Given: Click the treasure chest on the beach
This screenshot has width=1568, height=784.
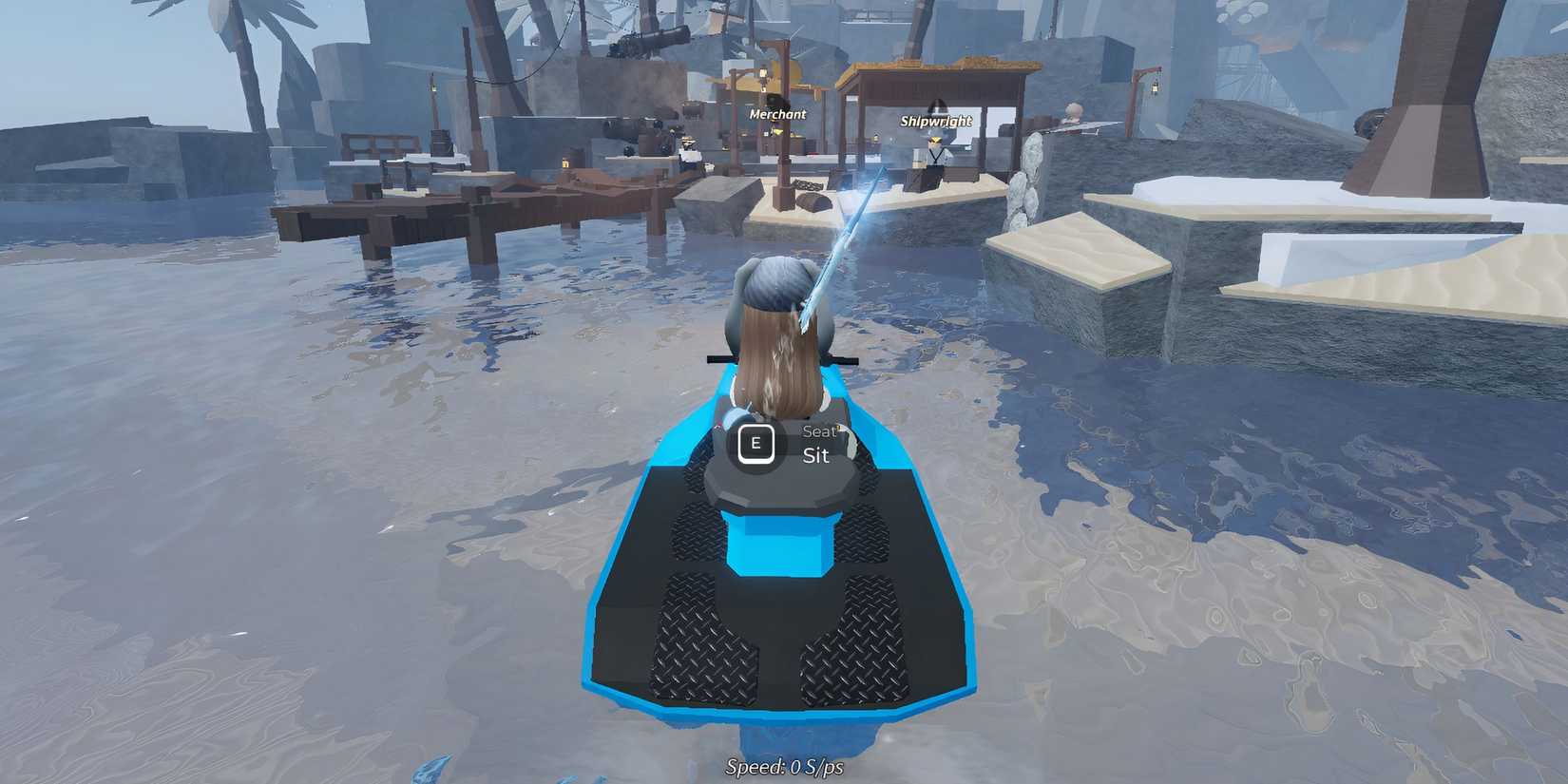Looking at the screenshot, I should [x=815, y=202].
